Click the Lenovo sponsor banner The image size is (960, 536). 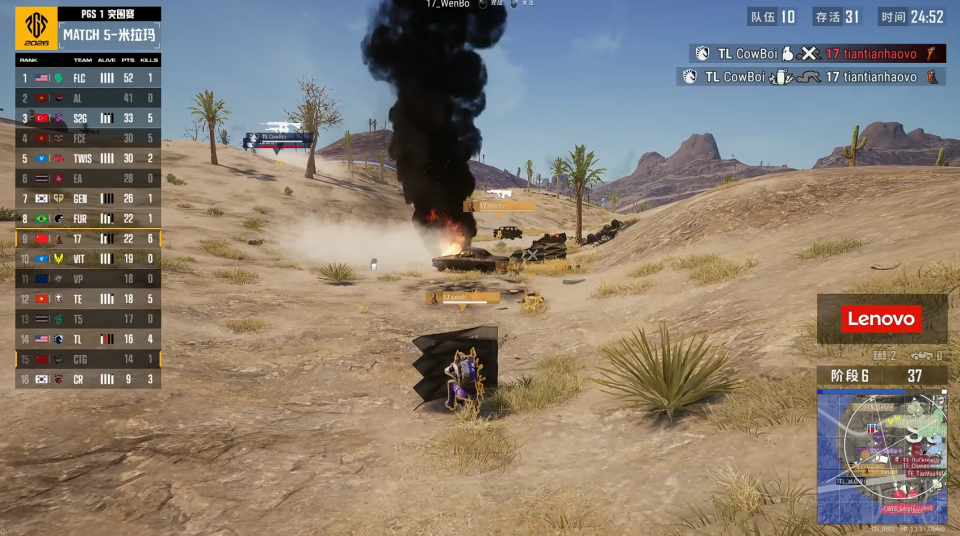881,319
